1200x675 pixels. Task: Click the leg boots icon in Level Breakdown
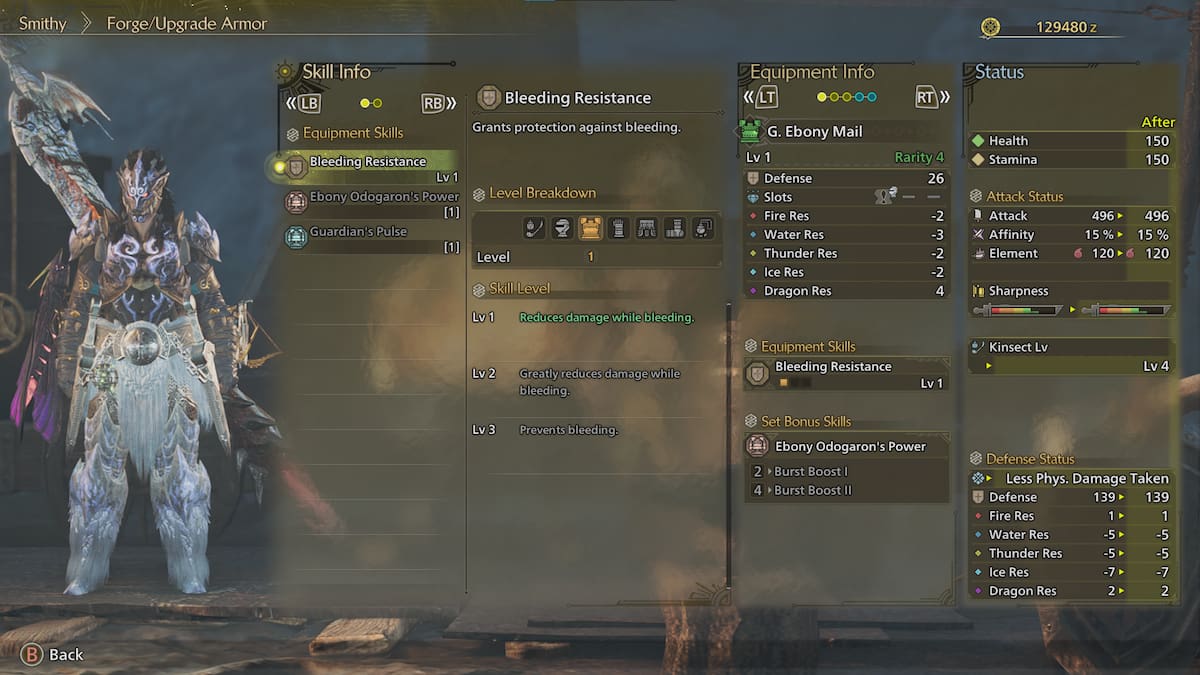674,228
